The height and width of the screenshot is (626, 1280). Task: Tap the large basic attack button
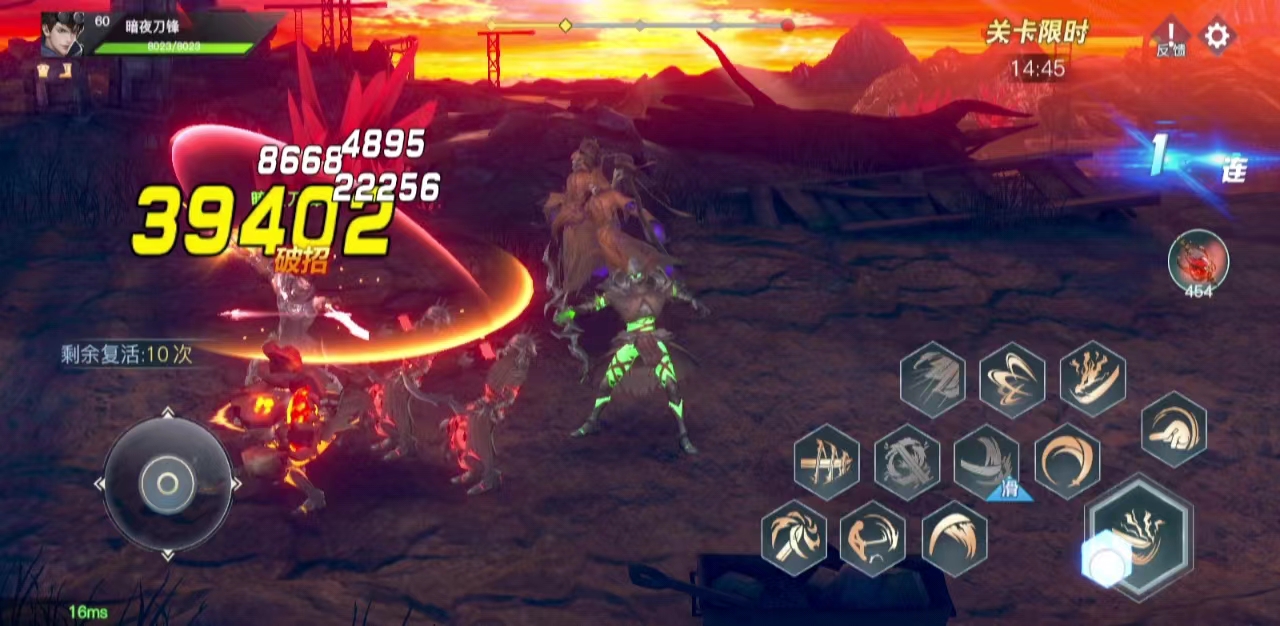click(1138, 537)
